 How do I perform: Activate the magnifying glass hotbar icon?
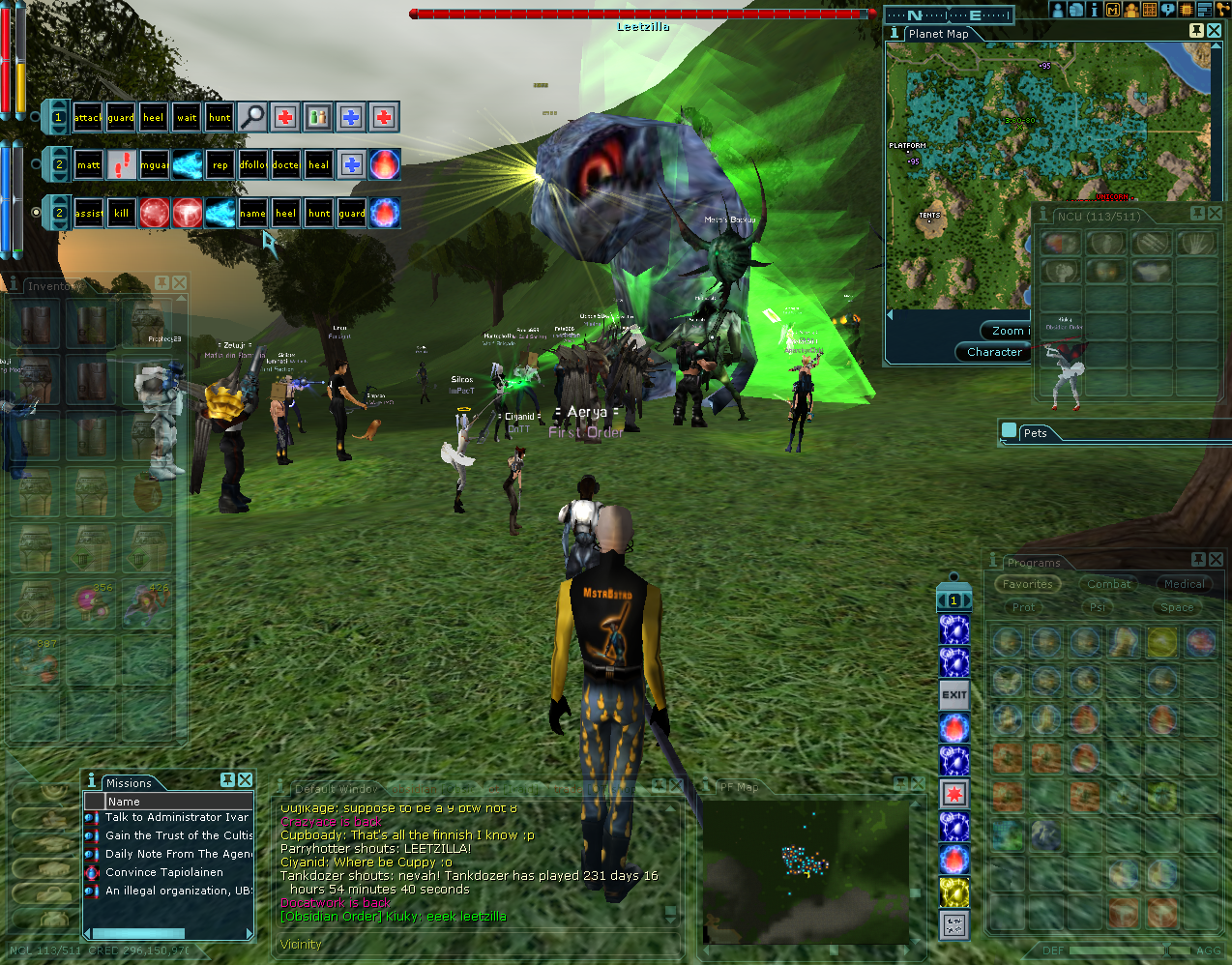(252, 118)
